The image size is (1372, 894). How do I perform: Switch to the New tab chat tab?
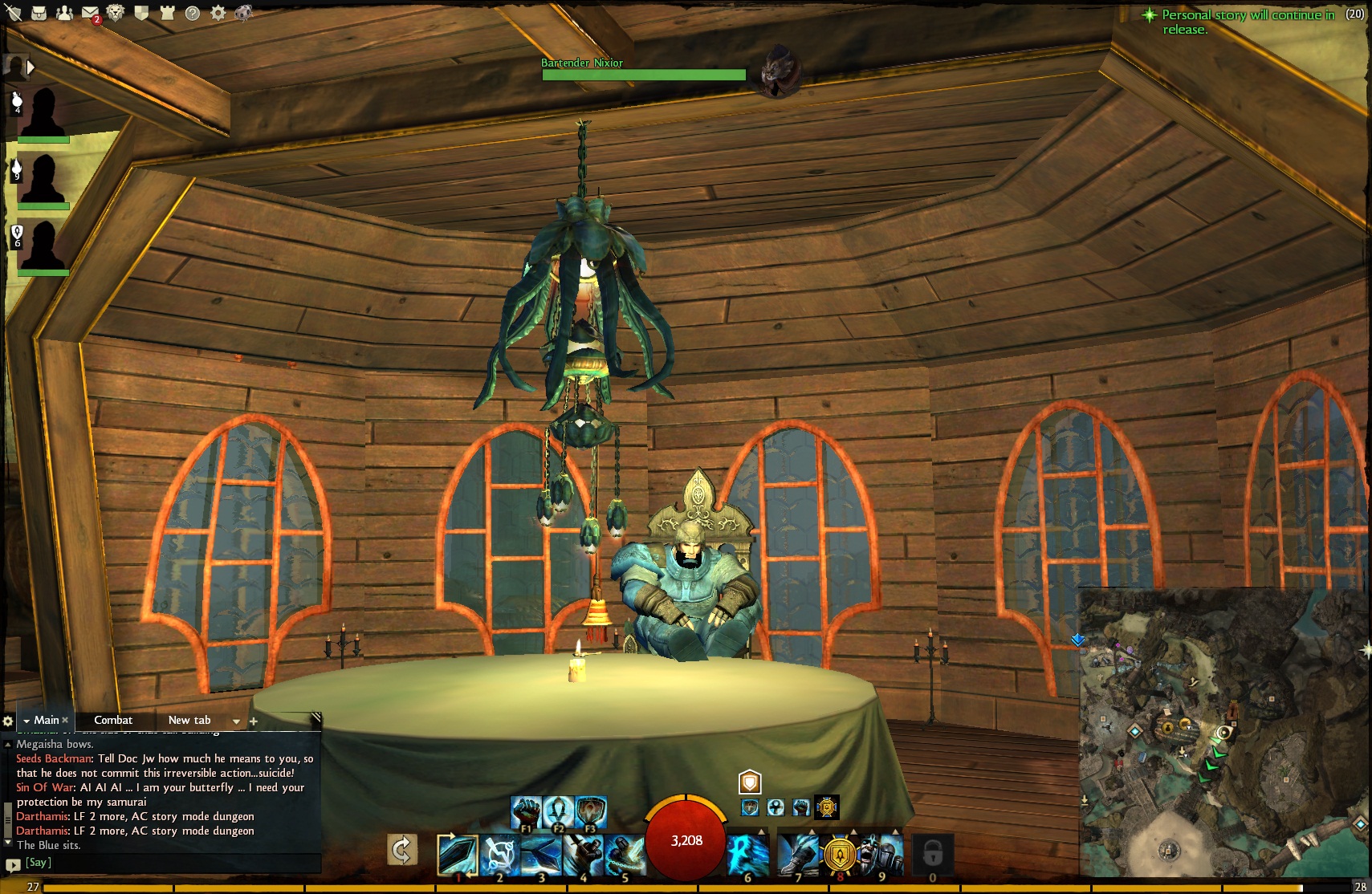pyautogui.click(x=189, y=720)
